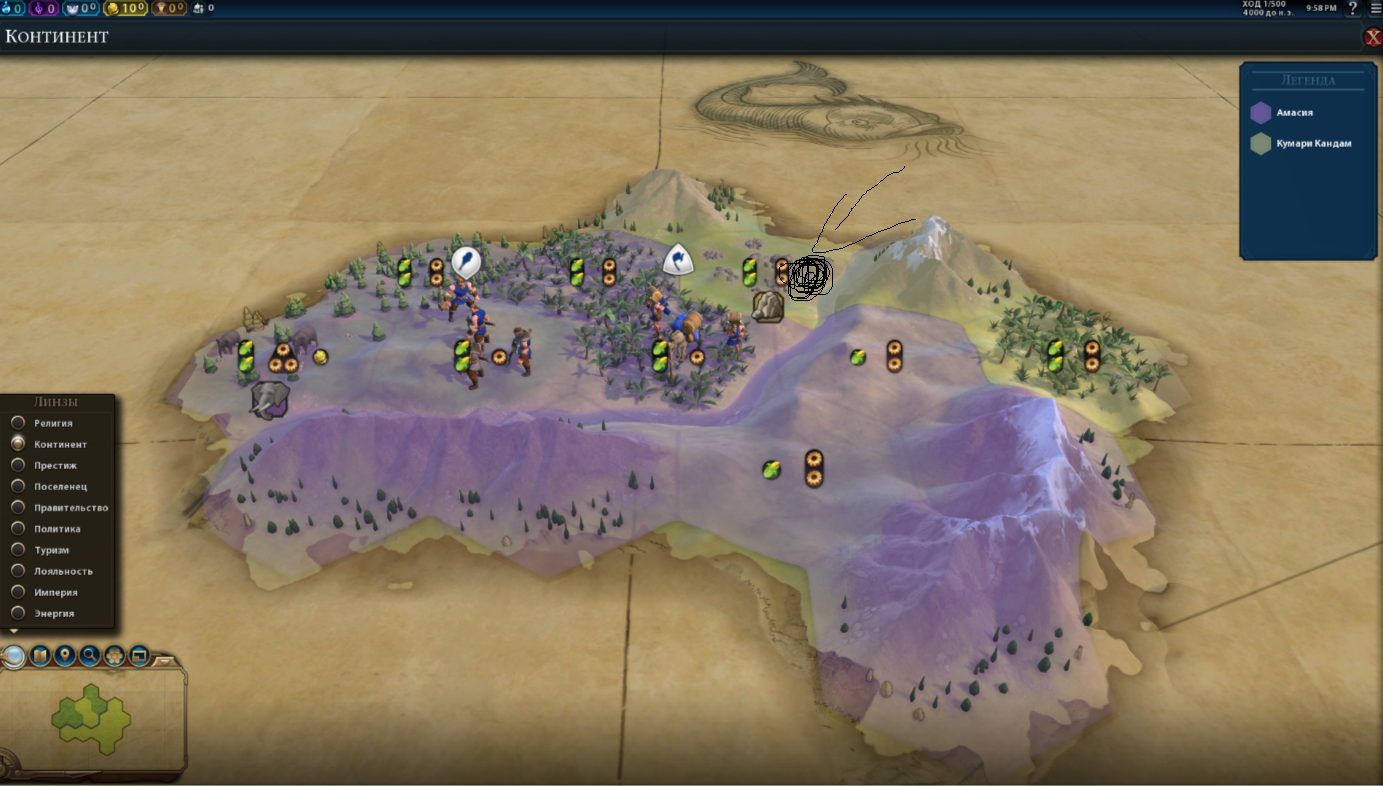Open the Civilopedia question mark help
The image size is (1383, 786).
pyautogui.click(x=1353, y=8)
